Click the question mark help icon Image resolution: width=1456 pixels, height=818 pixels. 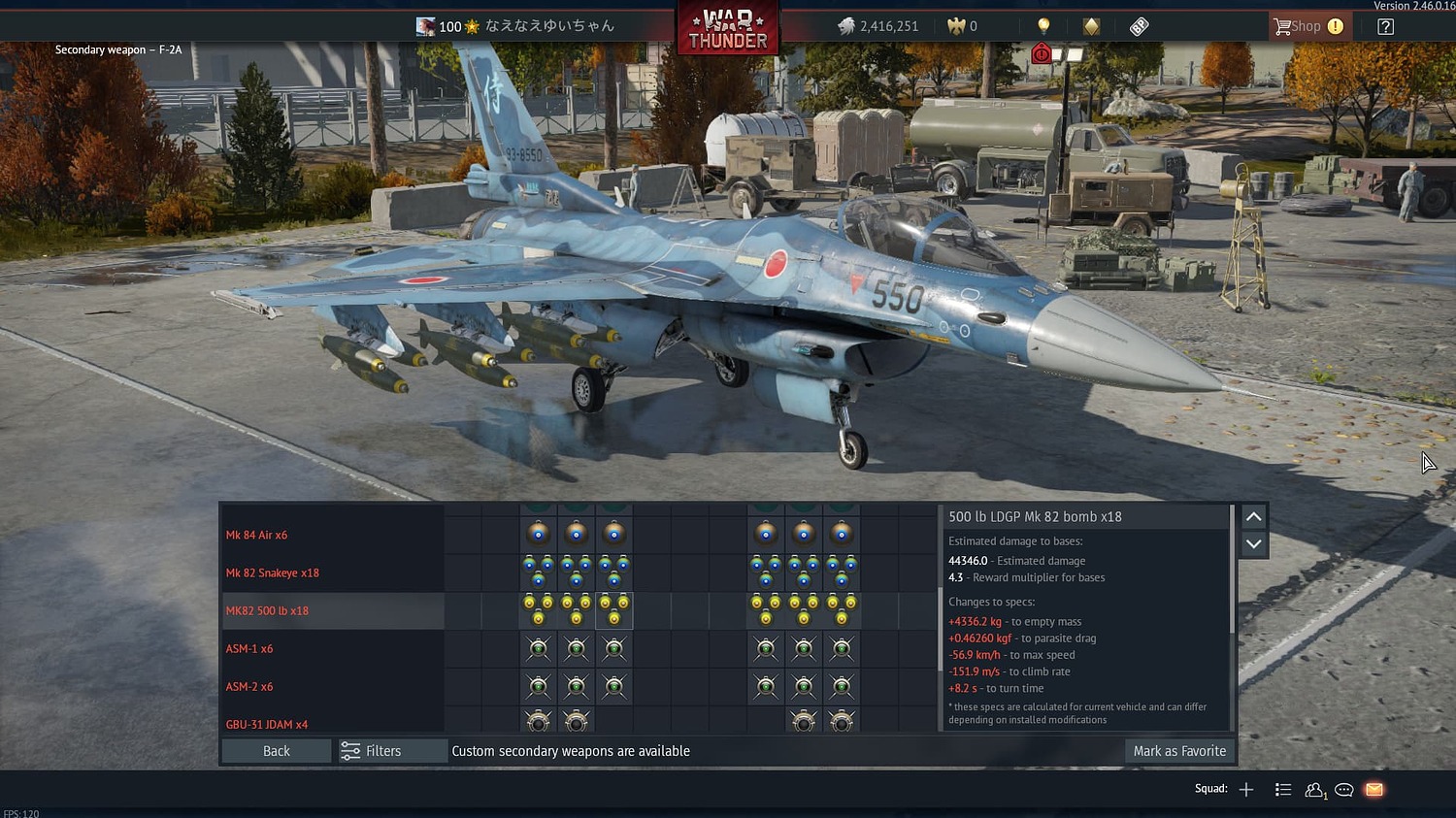(1384, 26)
